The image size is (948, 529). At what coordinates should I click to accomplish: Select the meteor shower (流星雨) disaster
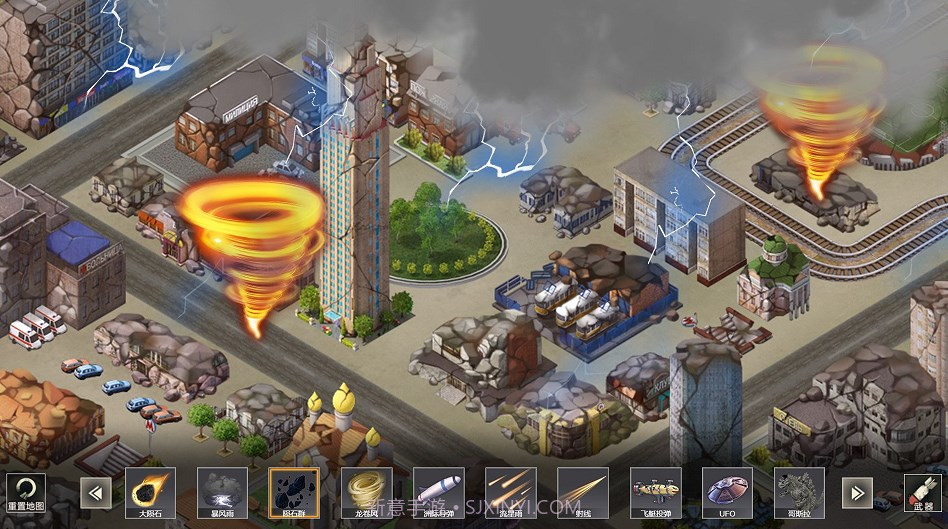tap(510, 492)
